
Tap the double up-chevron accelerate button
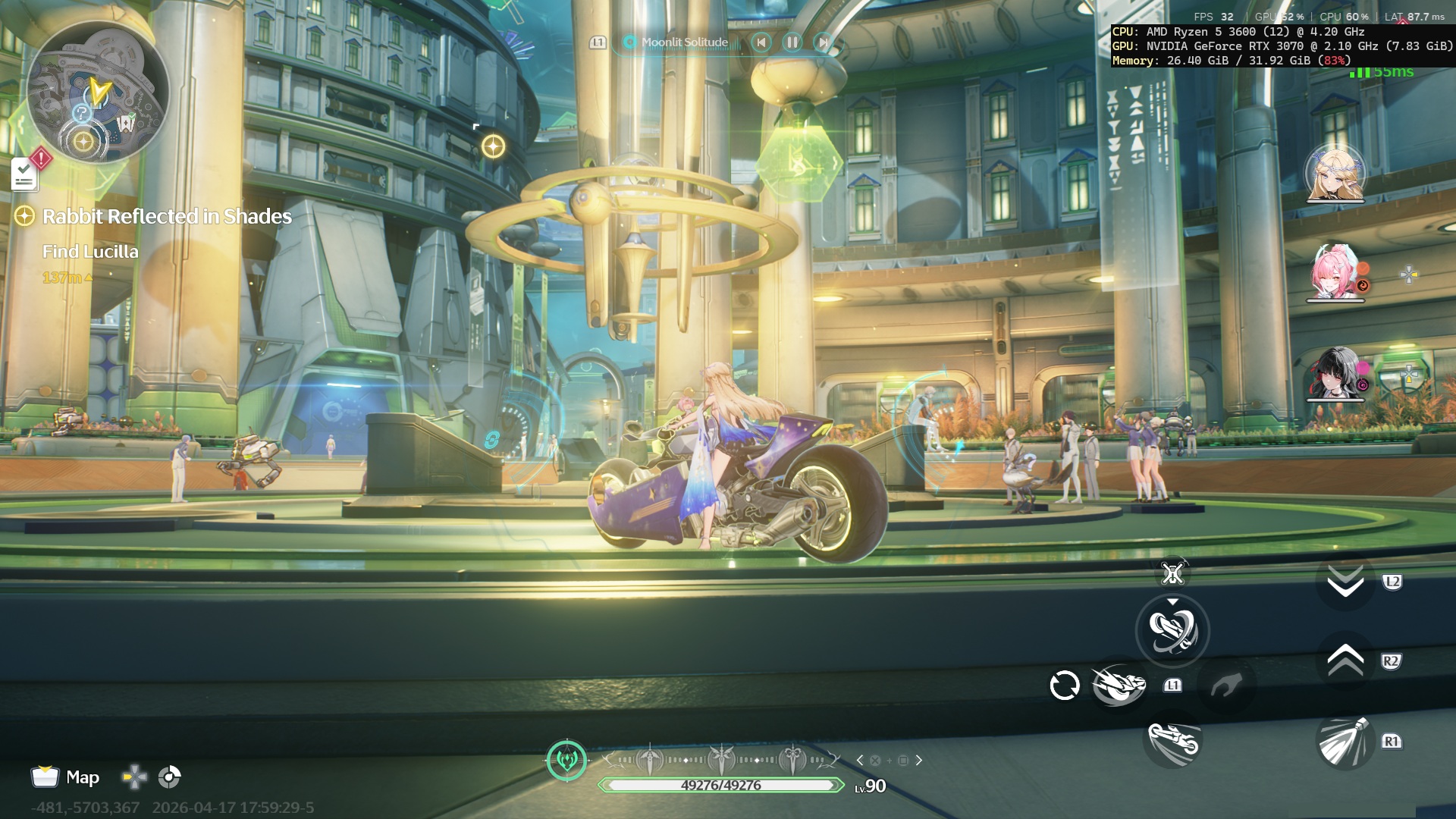[1345, 661]
